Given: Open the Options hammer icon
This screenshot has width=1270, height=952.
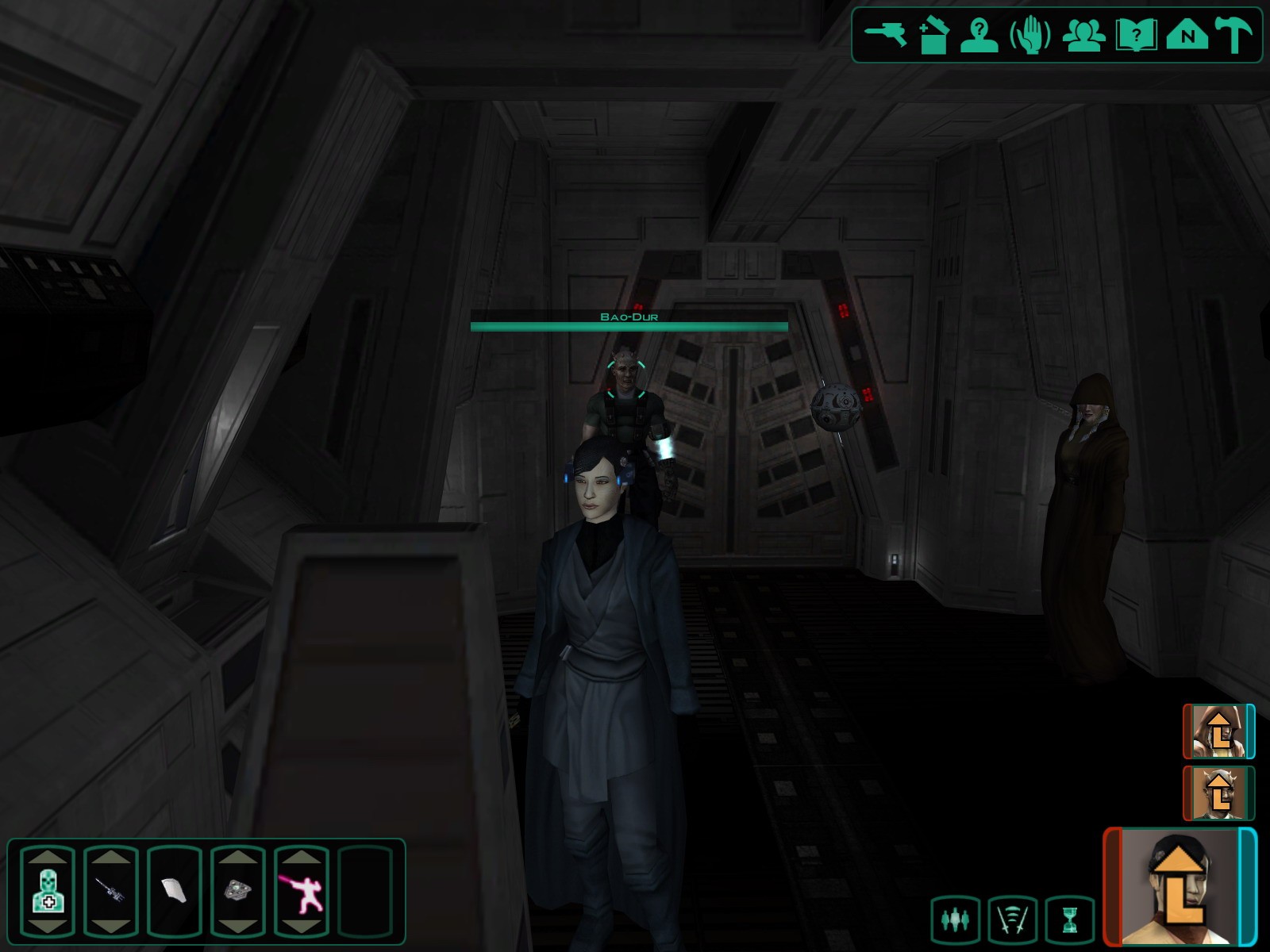Looking at the screenshot, I should coord(1233,35).
